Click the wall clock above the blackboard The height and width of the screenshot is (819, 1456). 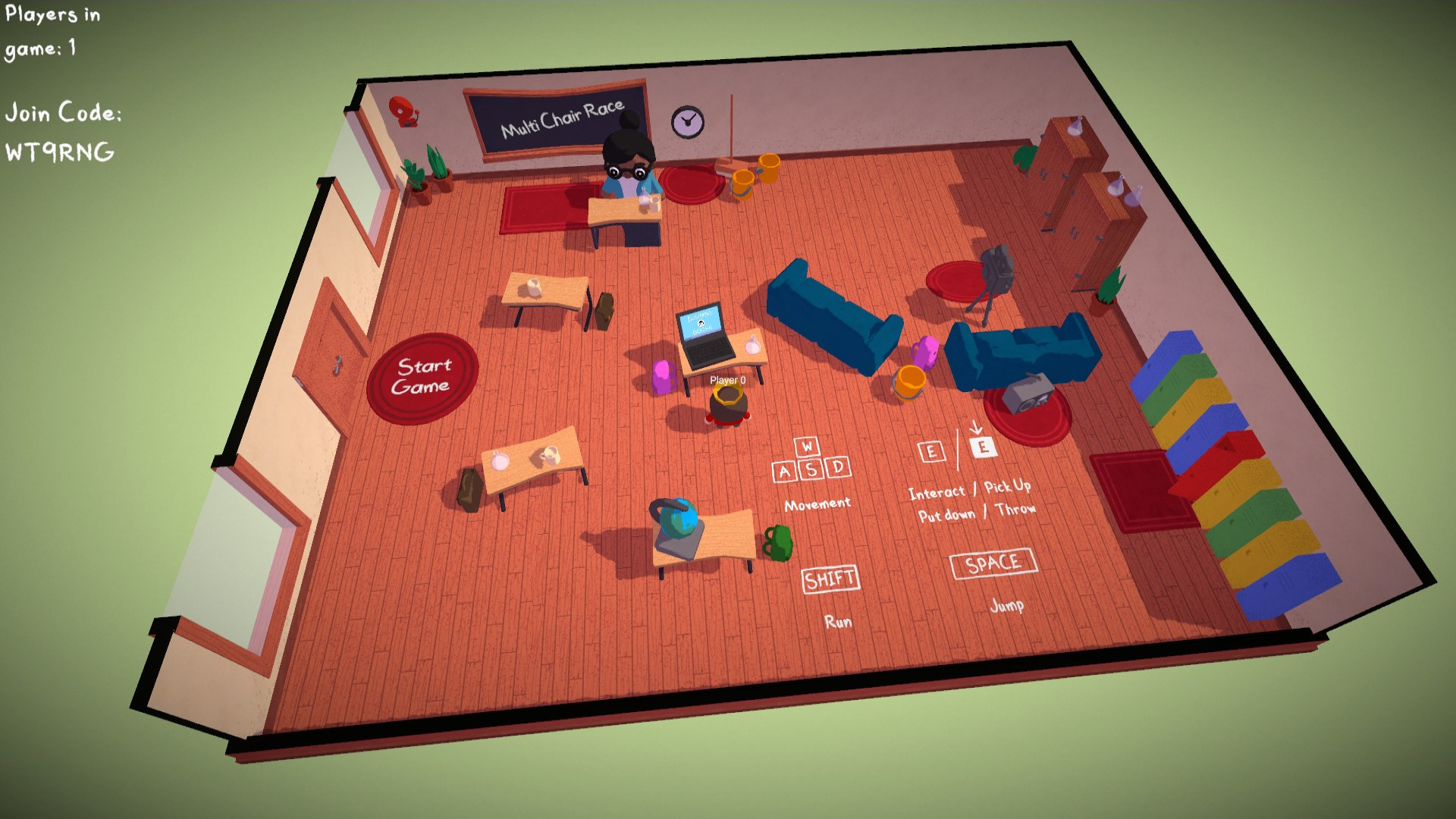point(686,121)
